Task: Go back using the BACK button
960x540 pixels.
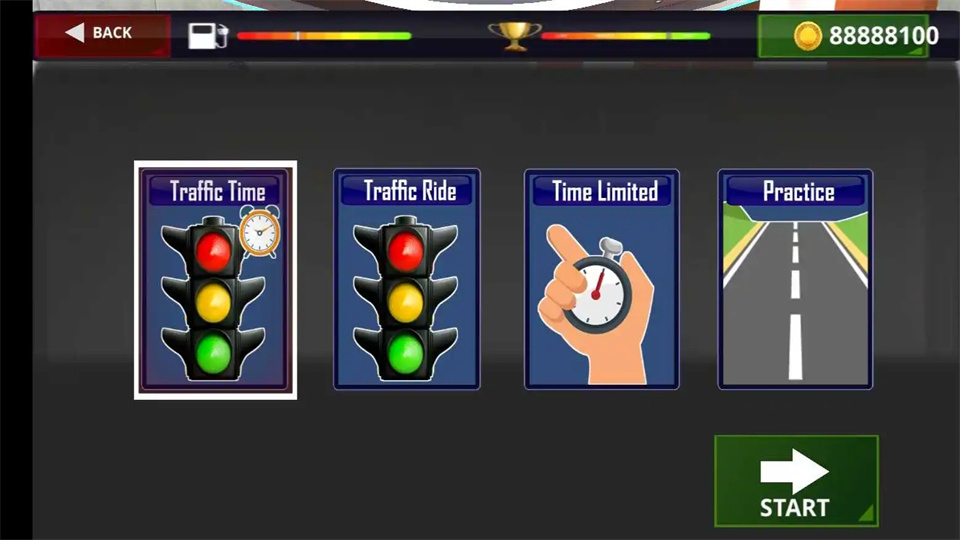Action: pos(100,34)
